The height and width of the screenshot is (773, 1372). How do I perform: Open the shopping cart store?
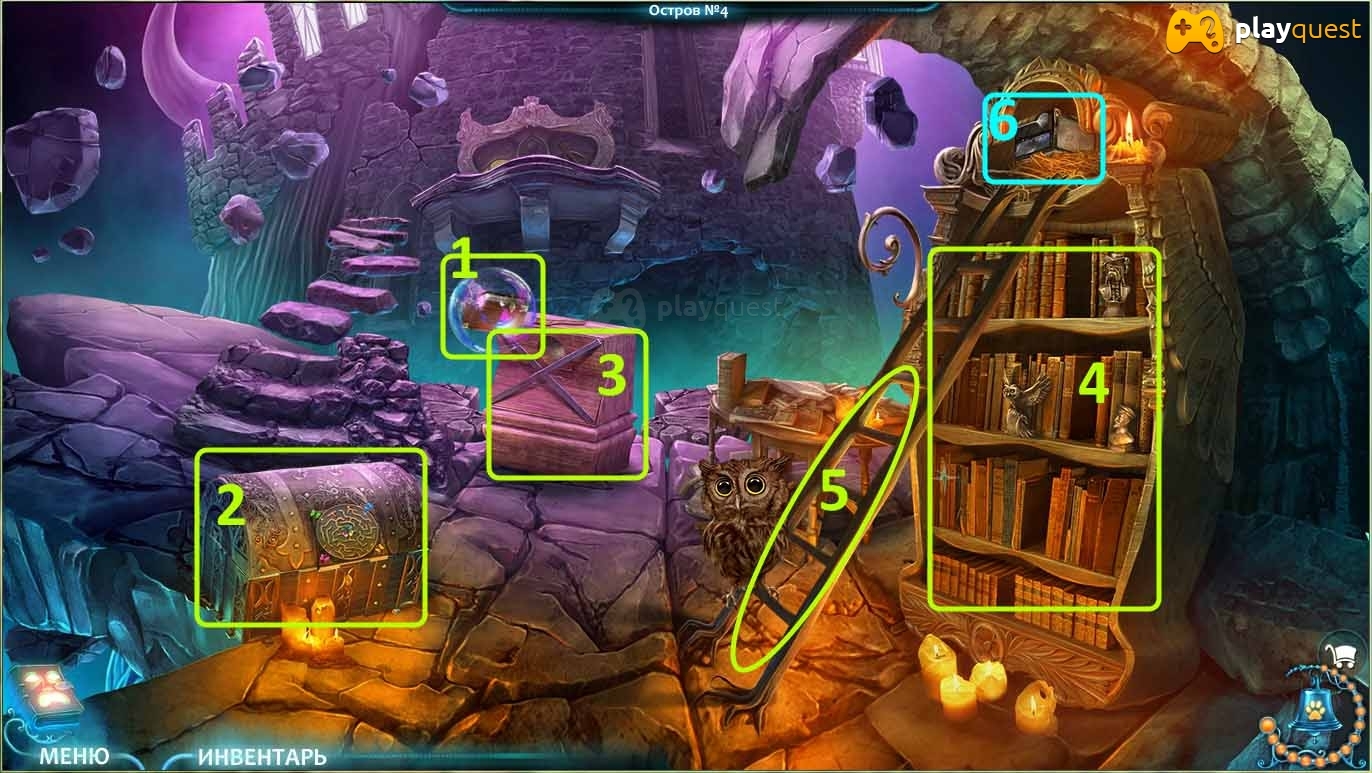[1346, 655]
